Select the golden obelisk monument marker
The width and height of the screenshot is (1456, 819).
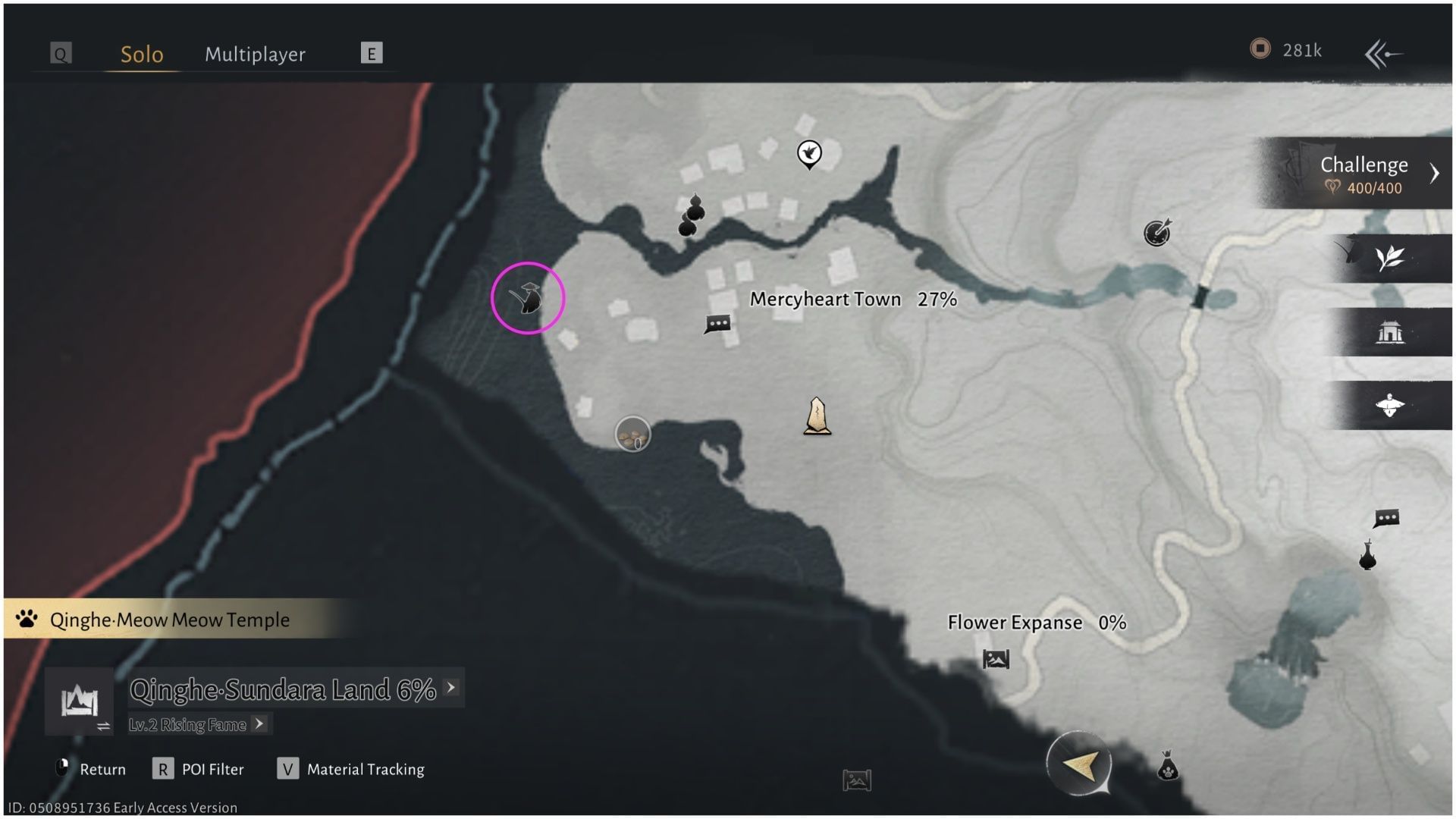click(x=817, y=417)
